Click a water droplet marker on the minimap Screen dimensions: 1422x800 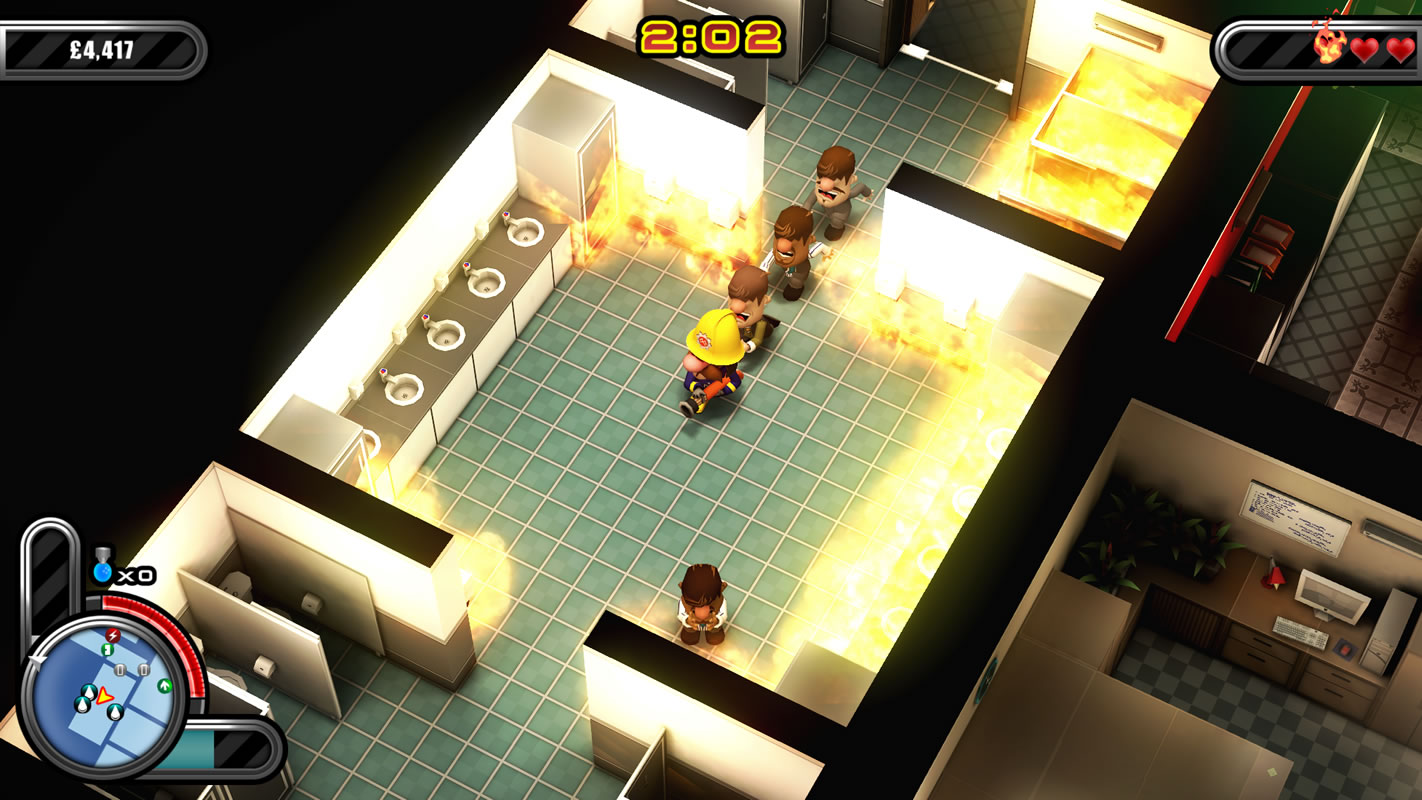coord(88,692)
